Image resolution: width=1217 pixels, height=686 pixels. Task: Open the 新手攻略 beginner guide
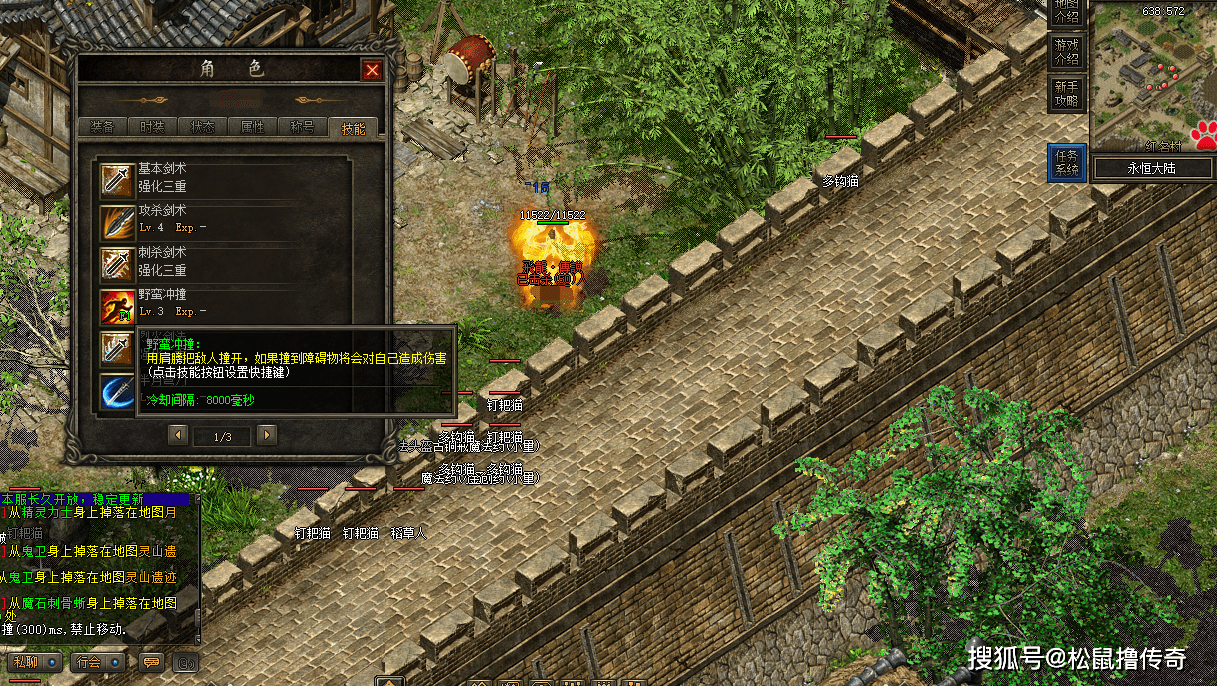tap(1067, 95)
